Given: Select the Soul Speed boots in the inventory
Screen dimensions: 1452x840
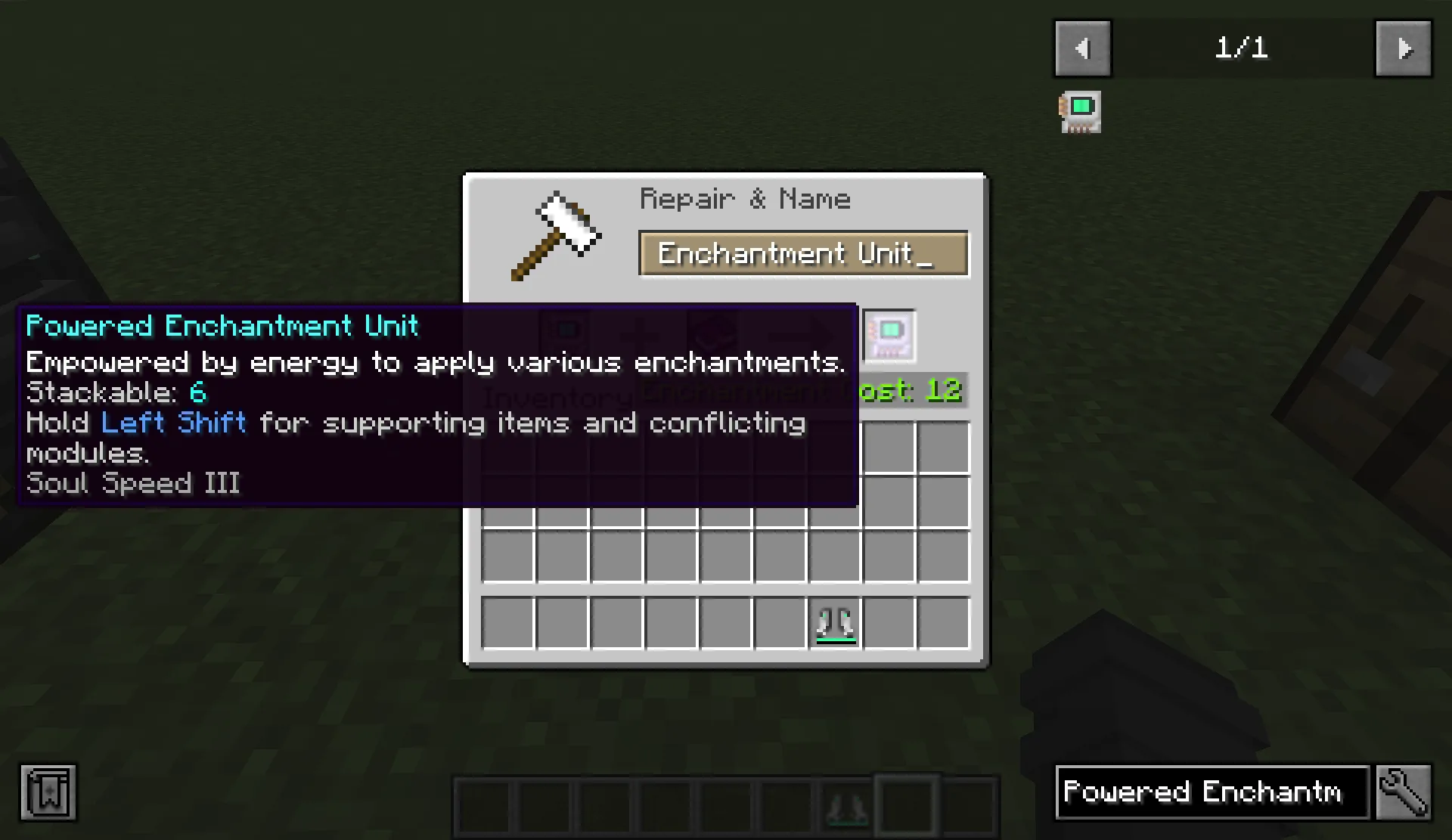Looking at the screenshot, I should point(834,621).
